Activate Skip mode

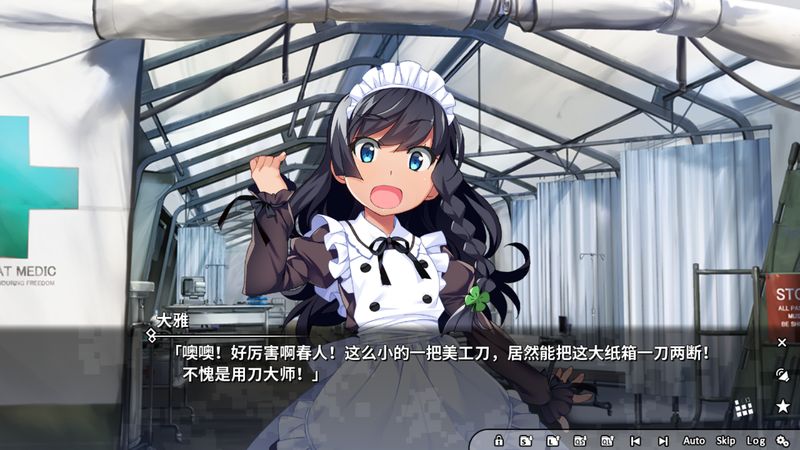pos(726,440)
